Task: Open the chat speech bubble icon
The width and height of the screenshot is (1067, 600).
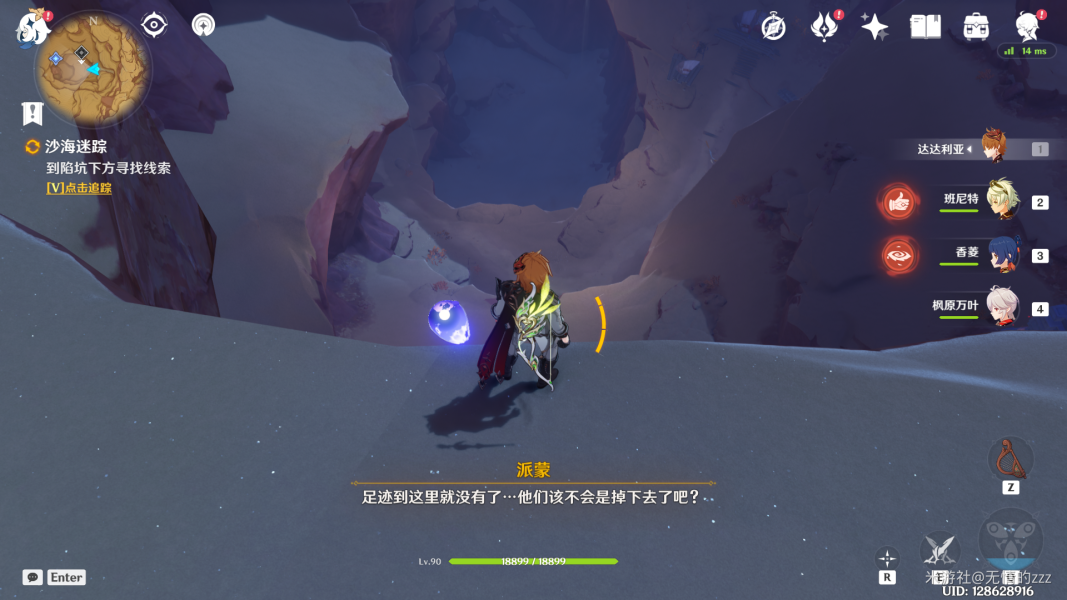Action: [x=33, y=577]
